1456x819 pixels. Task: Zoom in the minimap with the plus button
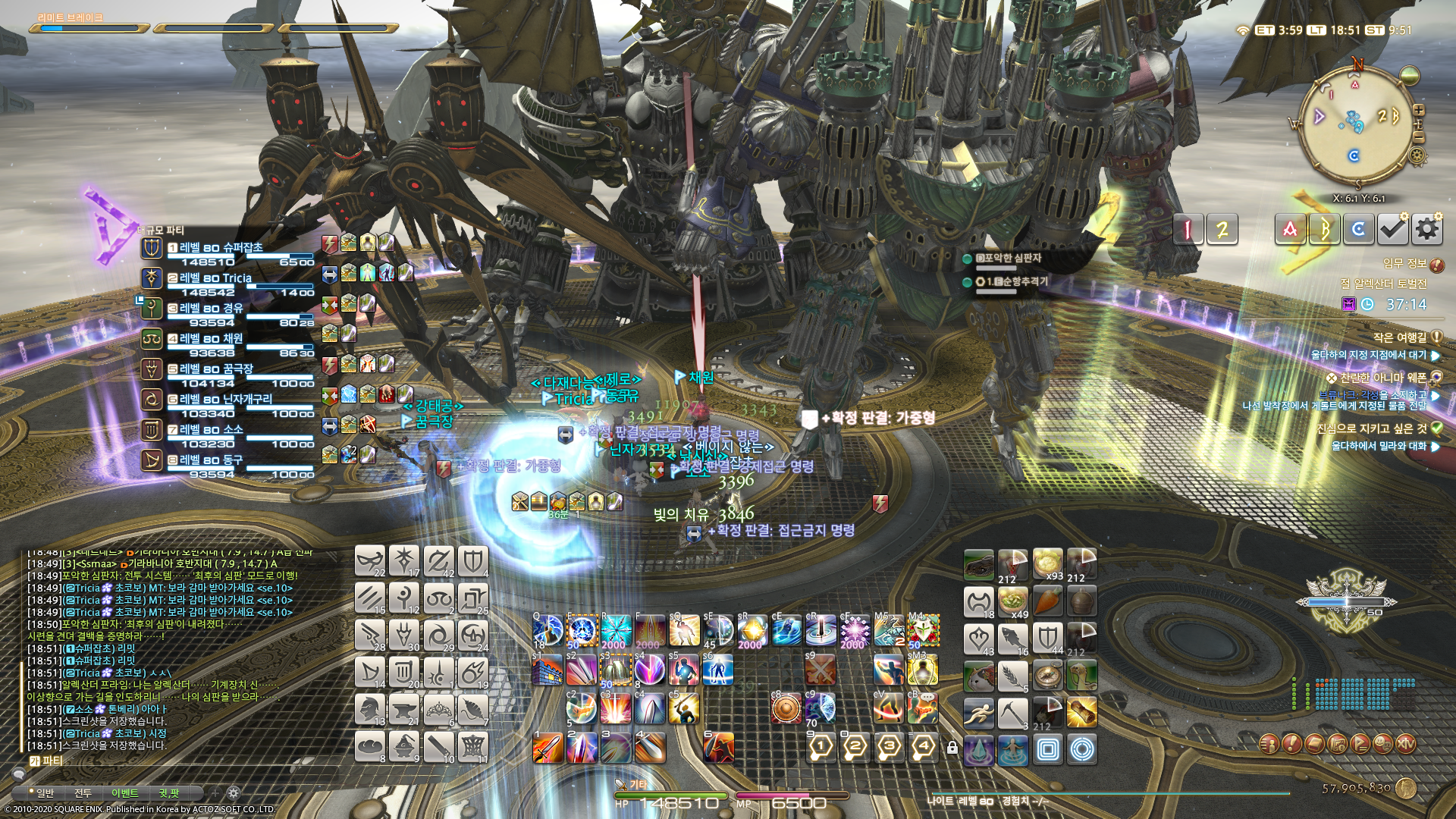(x=1419, y=110)
